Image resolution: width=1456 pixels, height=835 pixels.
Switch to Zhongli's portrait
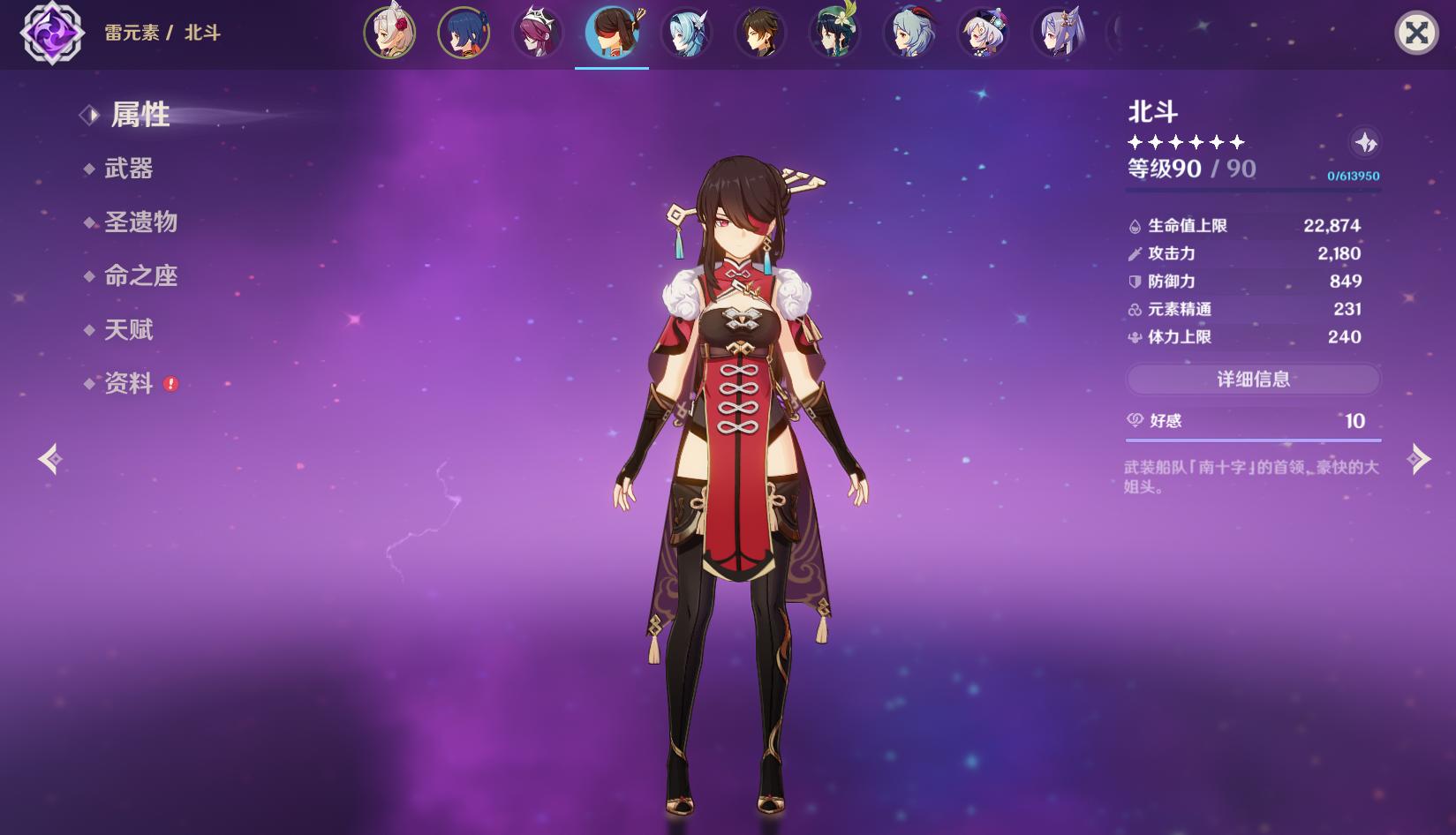click(x=760, y=34)
